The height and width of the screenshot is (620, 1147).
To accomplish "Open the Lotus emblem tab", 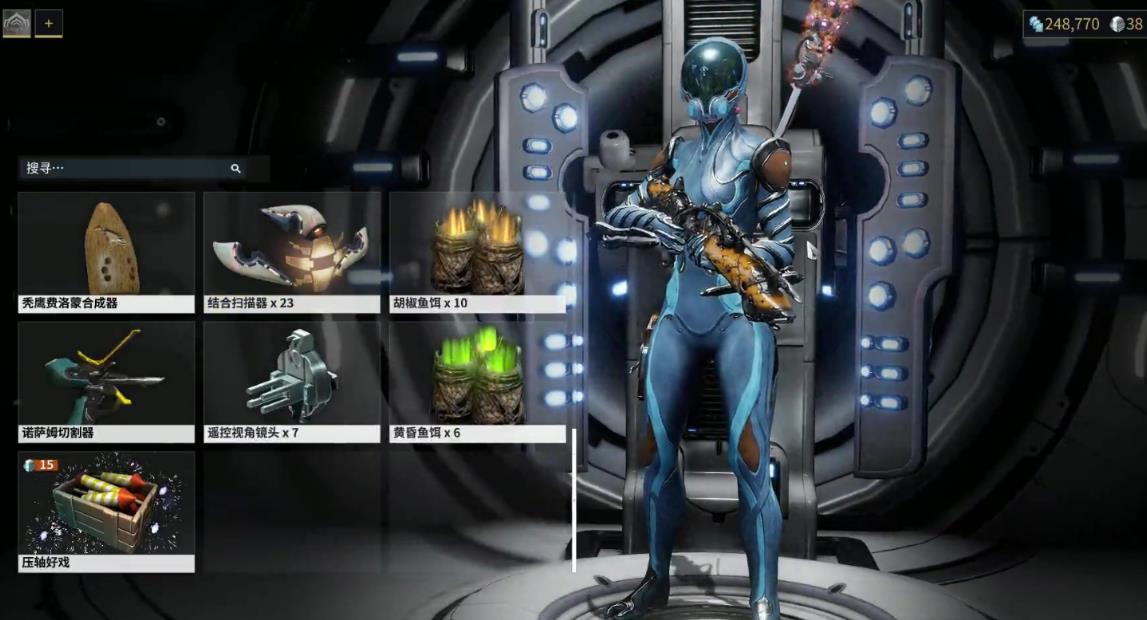I will tap(16, 23).
